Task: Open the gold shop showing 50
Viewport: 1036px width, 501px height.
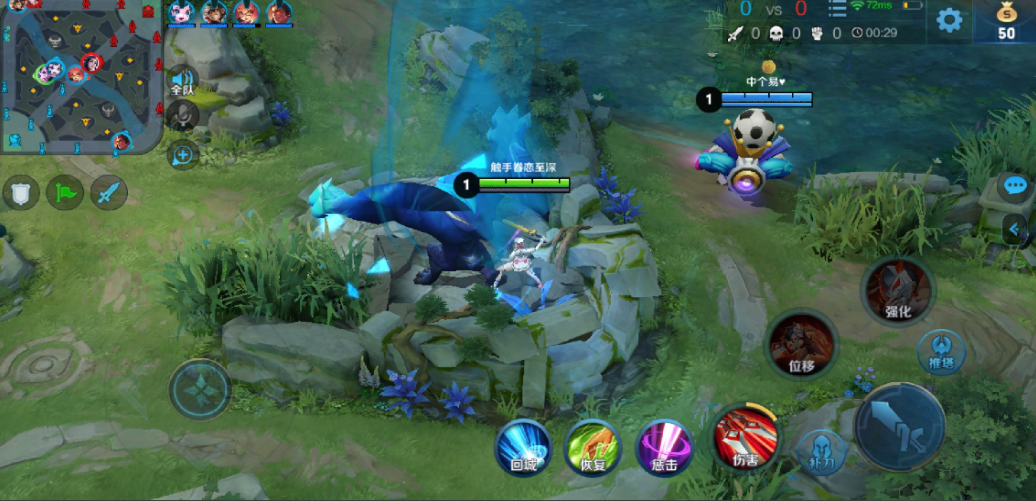Action: (x=1007, y=21)
